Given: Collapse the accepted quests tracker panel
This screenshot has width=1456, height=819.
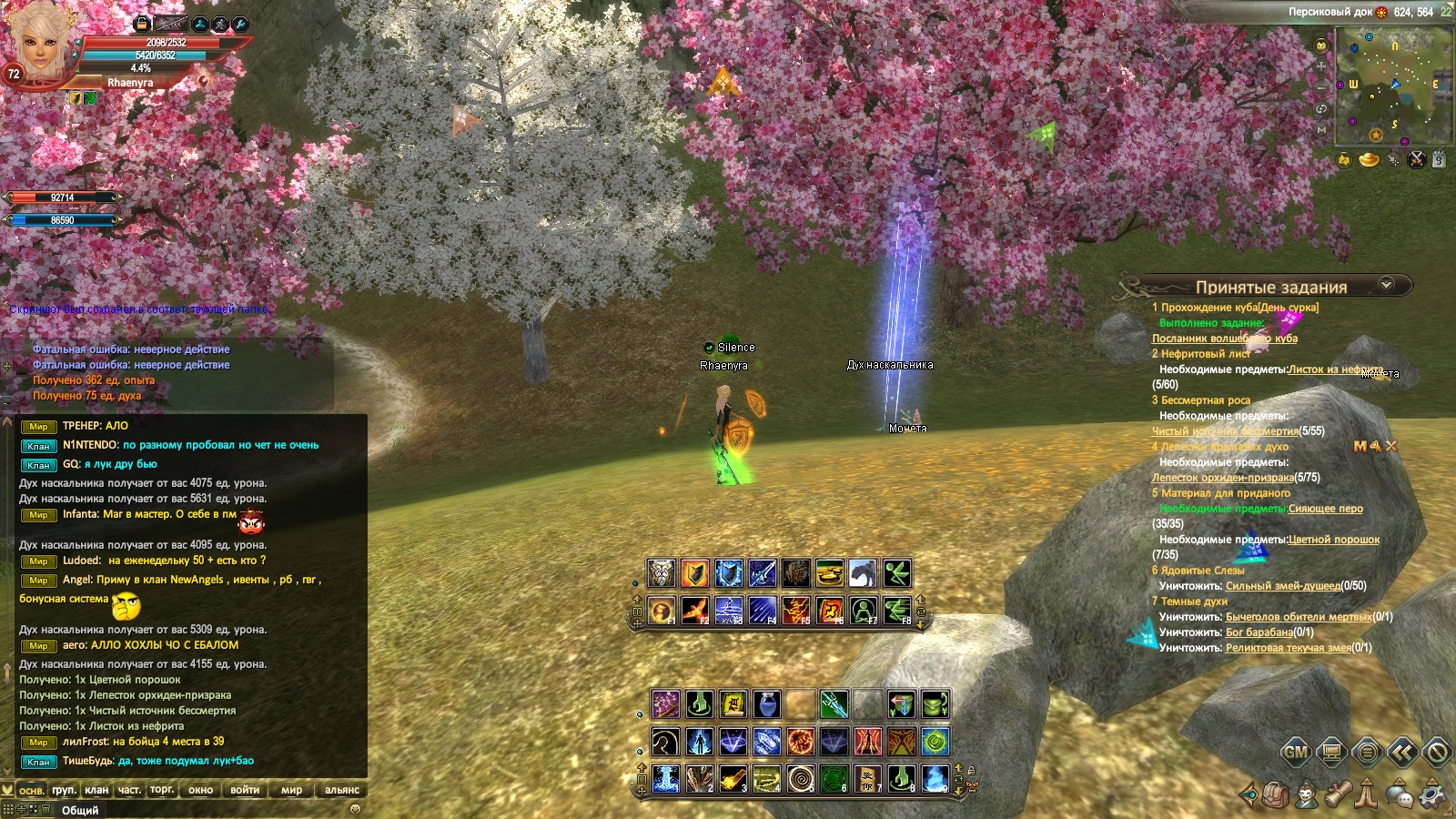Looking at the screenshot, I should click(1386, 284).
